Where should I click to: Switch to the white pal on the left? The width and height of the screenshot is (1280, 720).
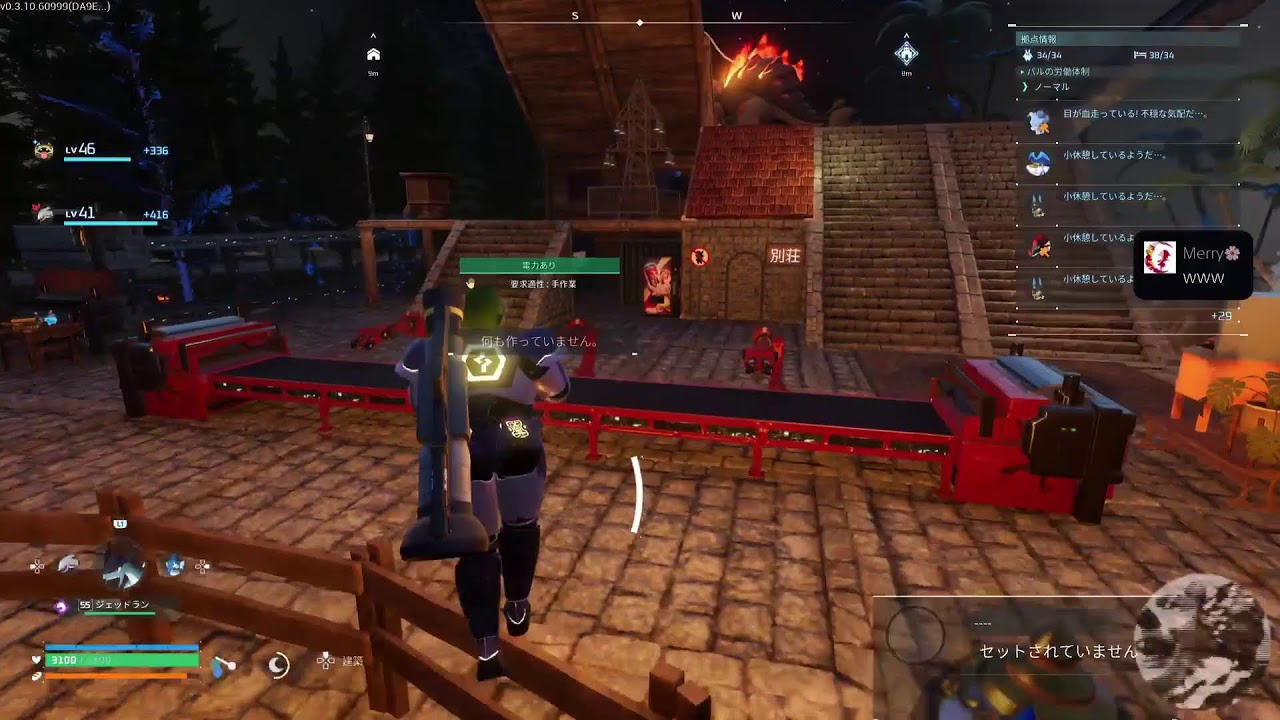(x=68, y=565)
